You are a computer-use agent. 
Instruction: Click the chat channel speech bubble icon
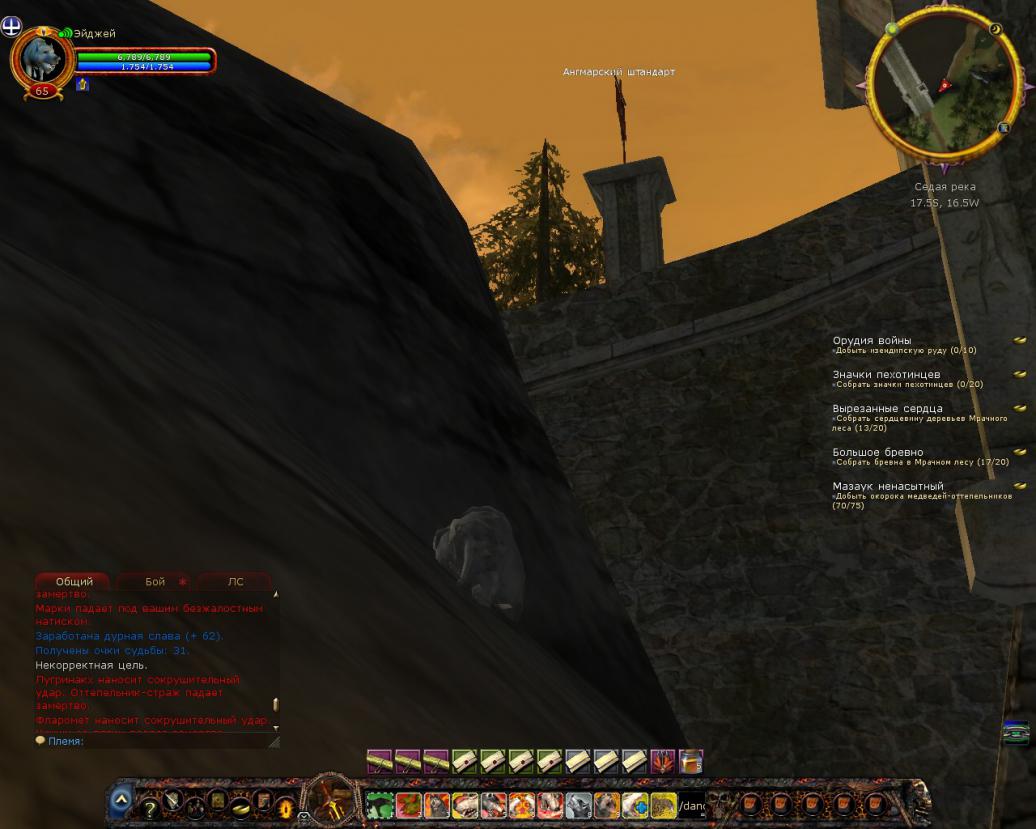click(x=40, y=741)
